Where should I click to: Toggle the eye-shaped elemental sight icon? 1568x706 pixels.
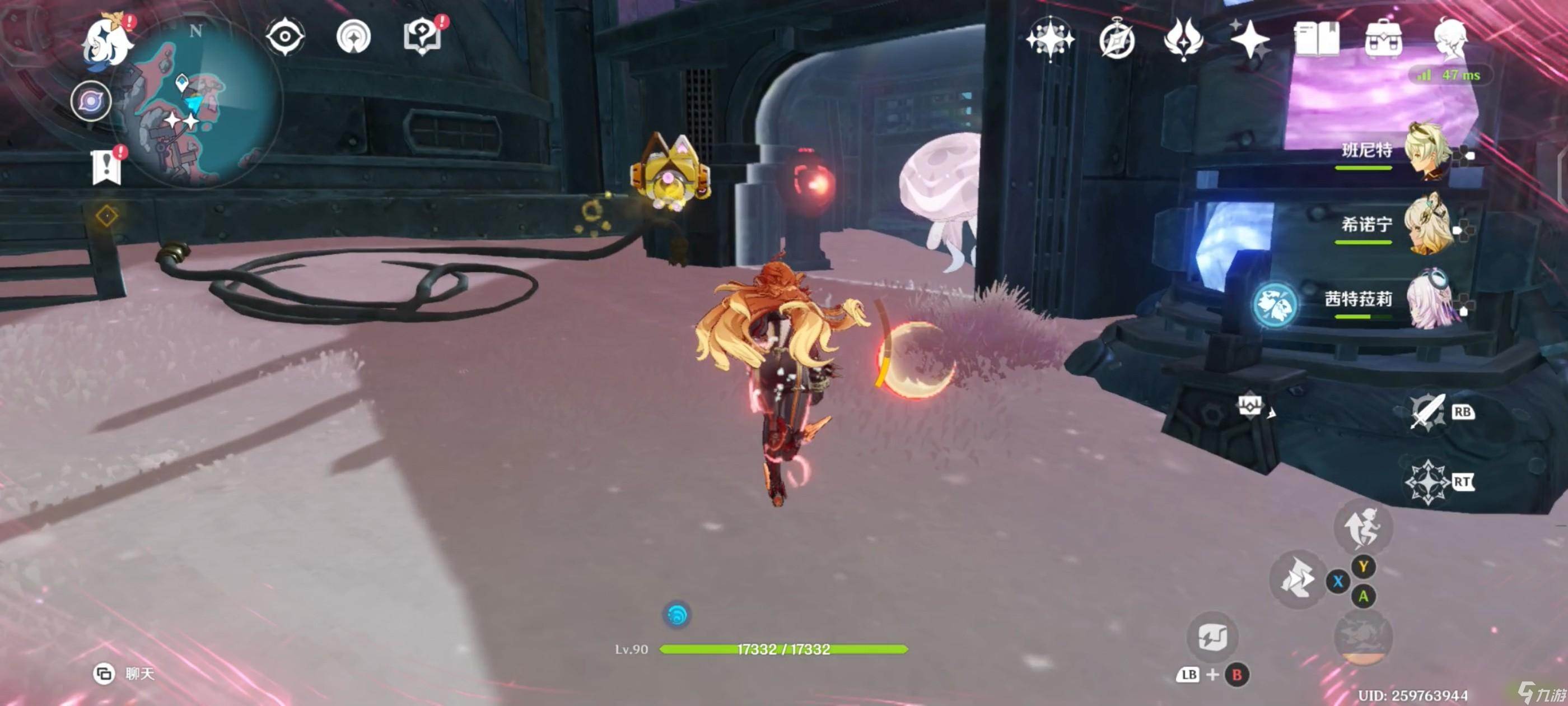[285, 36]
